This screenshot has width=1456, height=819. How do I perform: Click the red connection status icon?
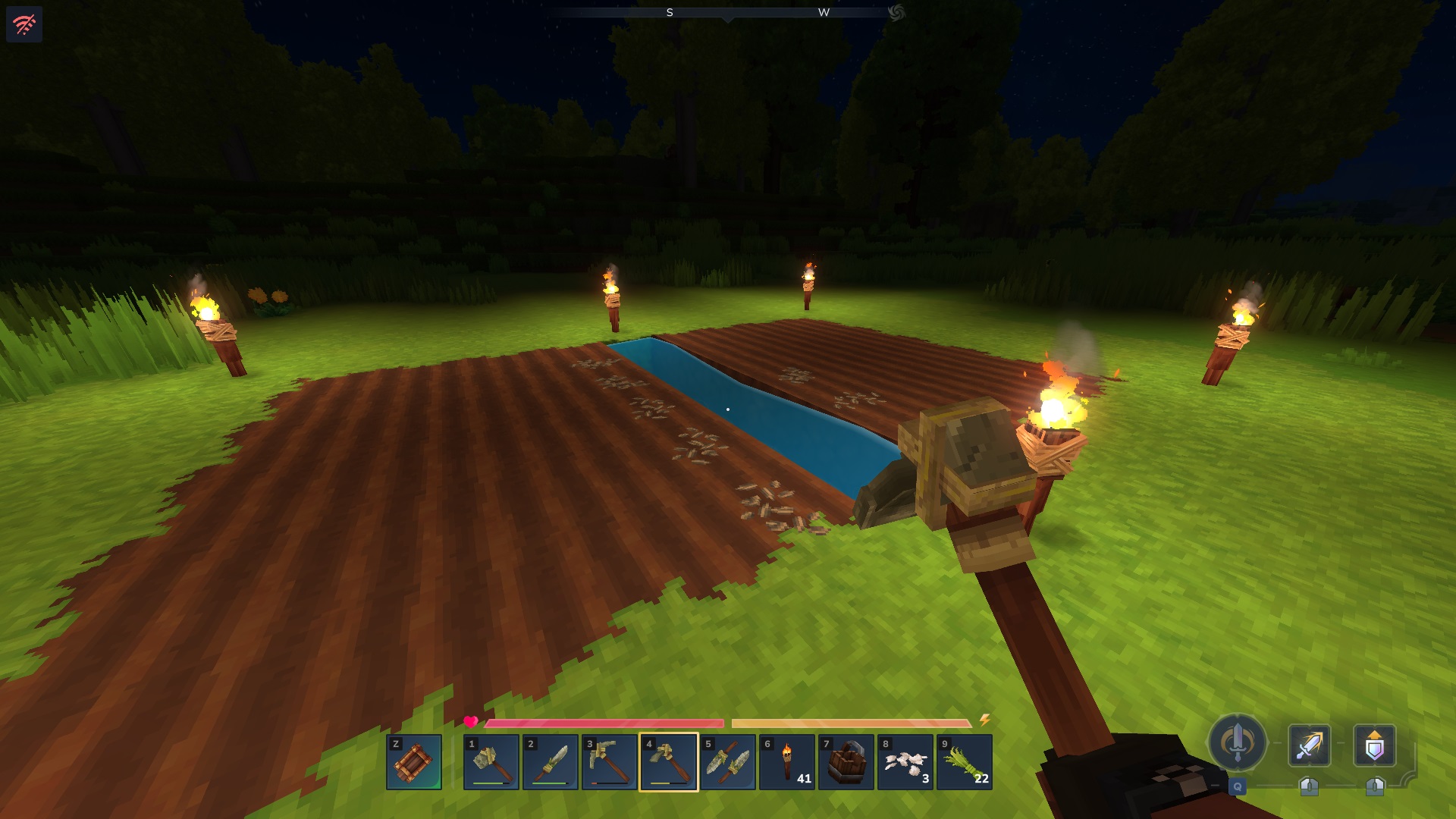tap(24, 24)
